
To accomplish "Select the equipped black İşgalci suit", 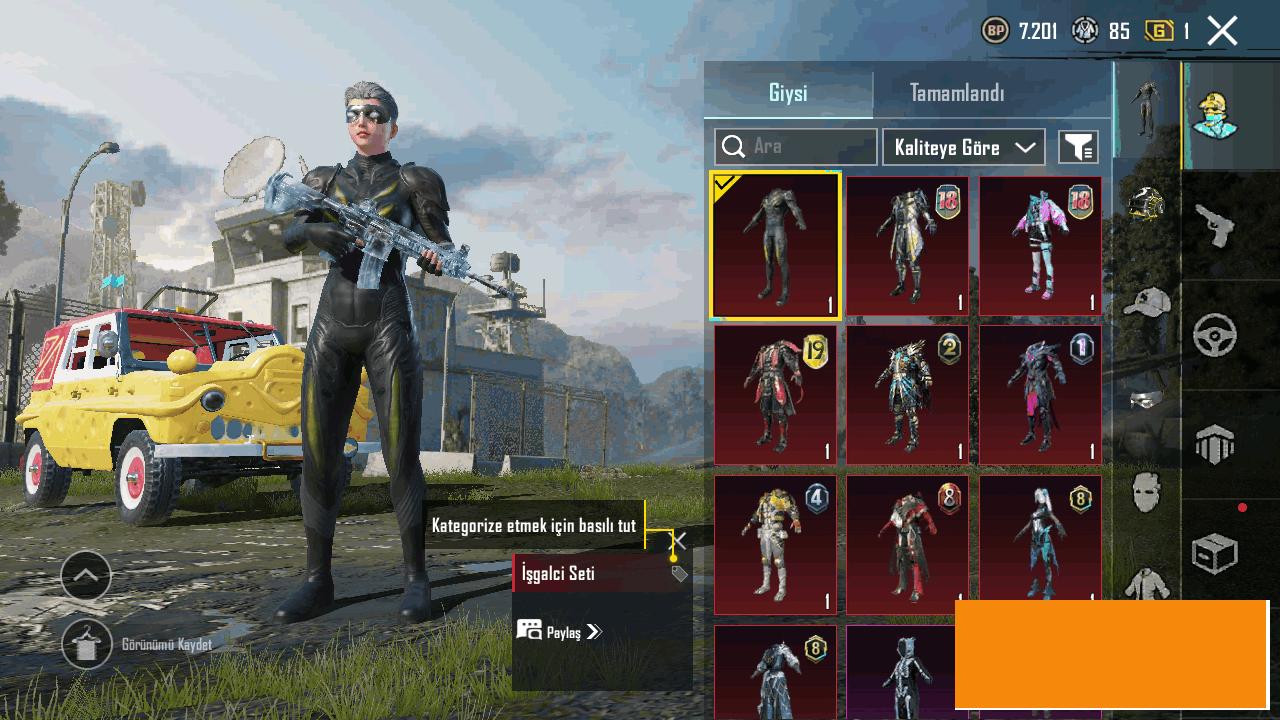I will point(775,245).
